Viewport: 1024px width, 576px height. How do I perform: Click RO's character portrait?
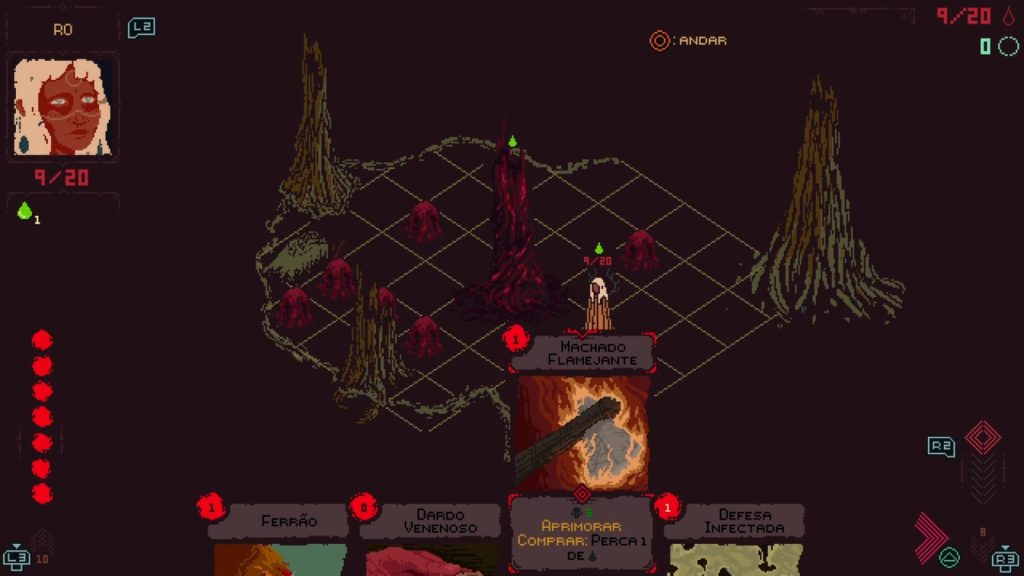63,107
